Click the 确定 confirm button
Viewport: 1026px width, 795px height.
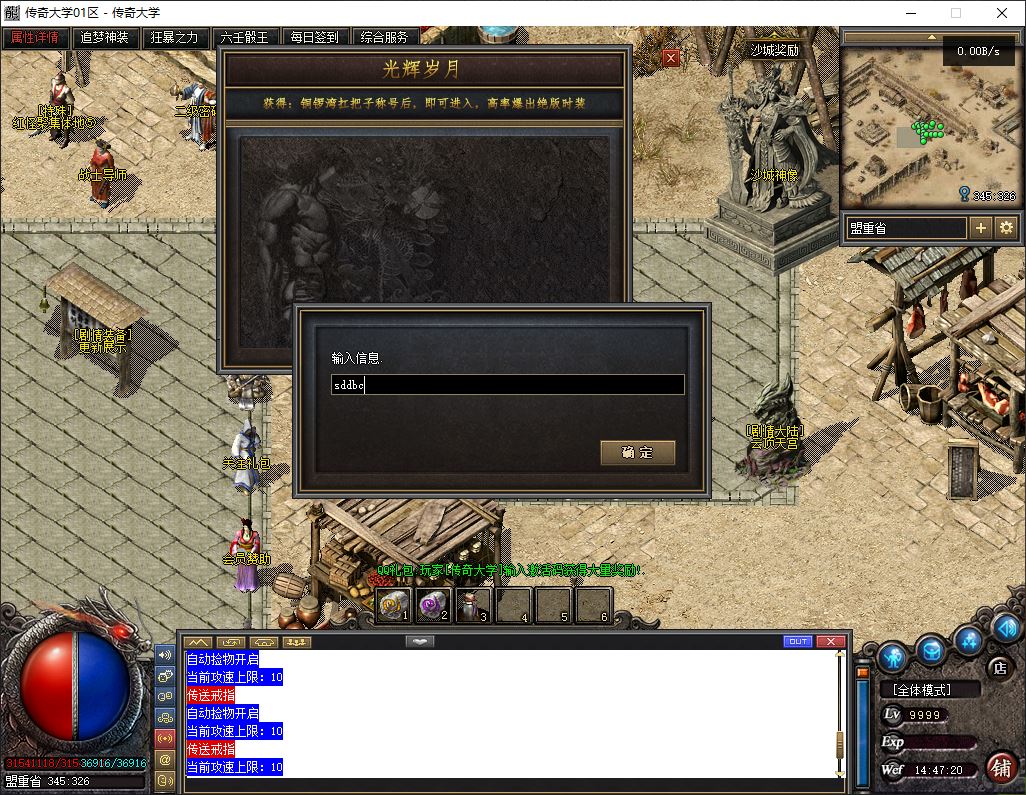pyautogui.click(x=637, y=452)
